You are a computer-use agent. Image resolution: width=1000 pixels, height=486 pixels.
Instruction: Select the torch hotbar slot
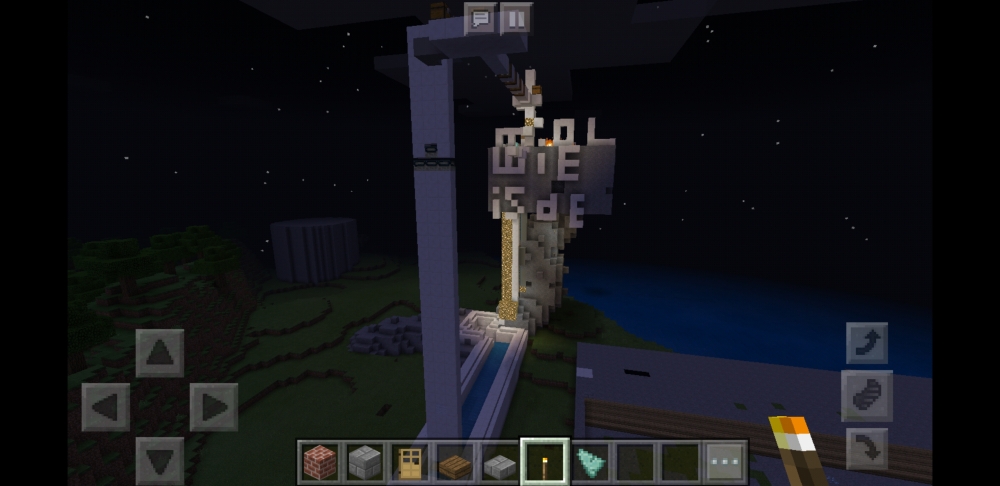coord(545,462)
